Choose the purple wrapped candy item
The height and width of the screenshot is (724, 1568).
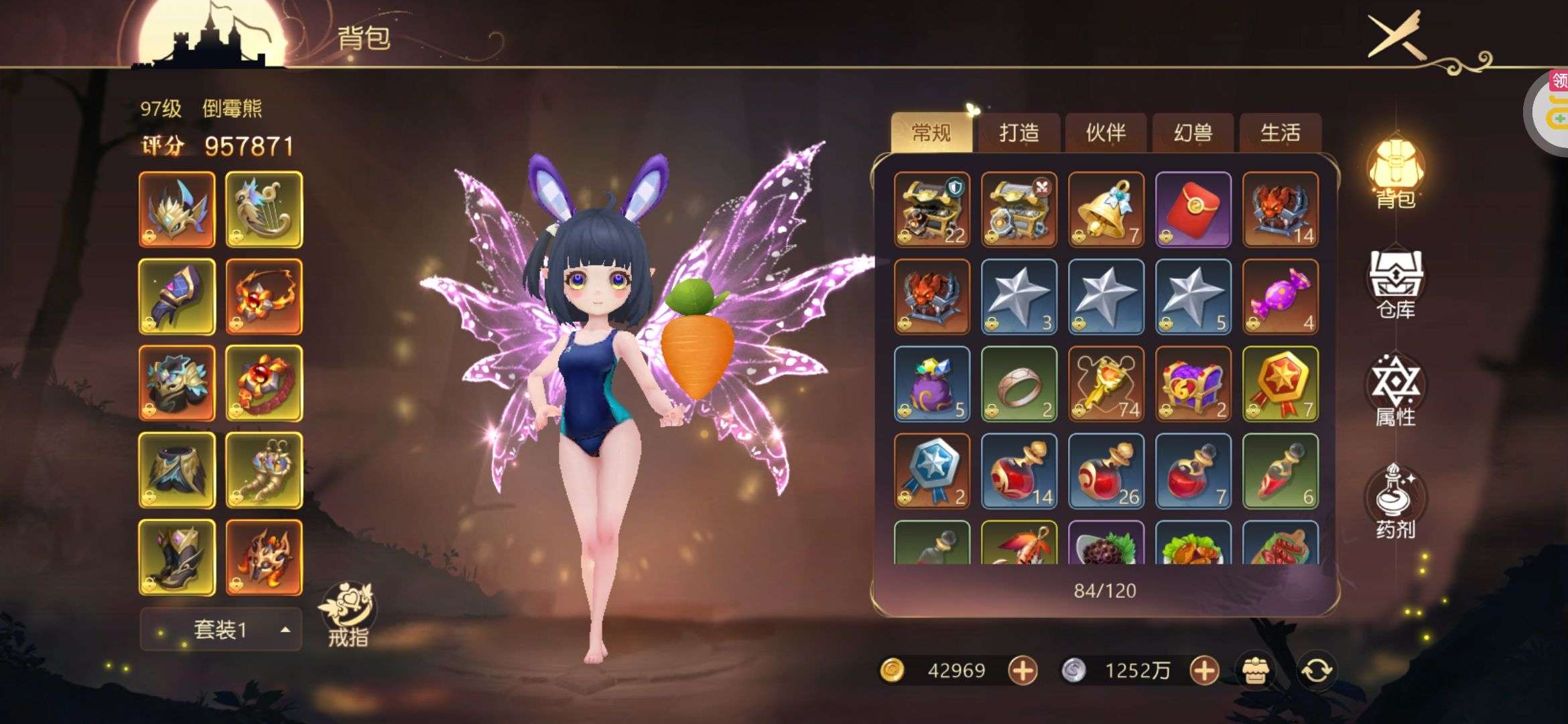coord(1280,296)
